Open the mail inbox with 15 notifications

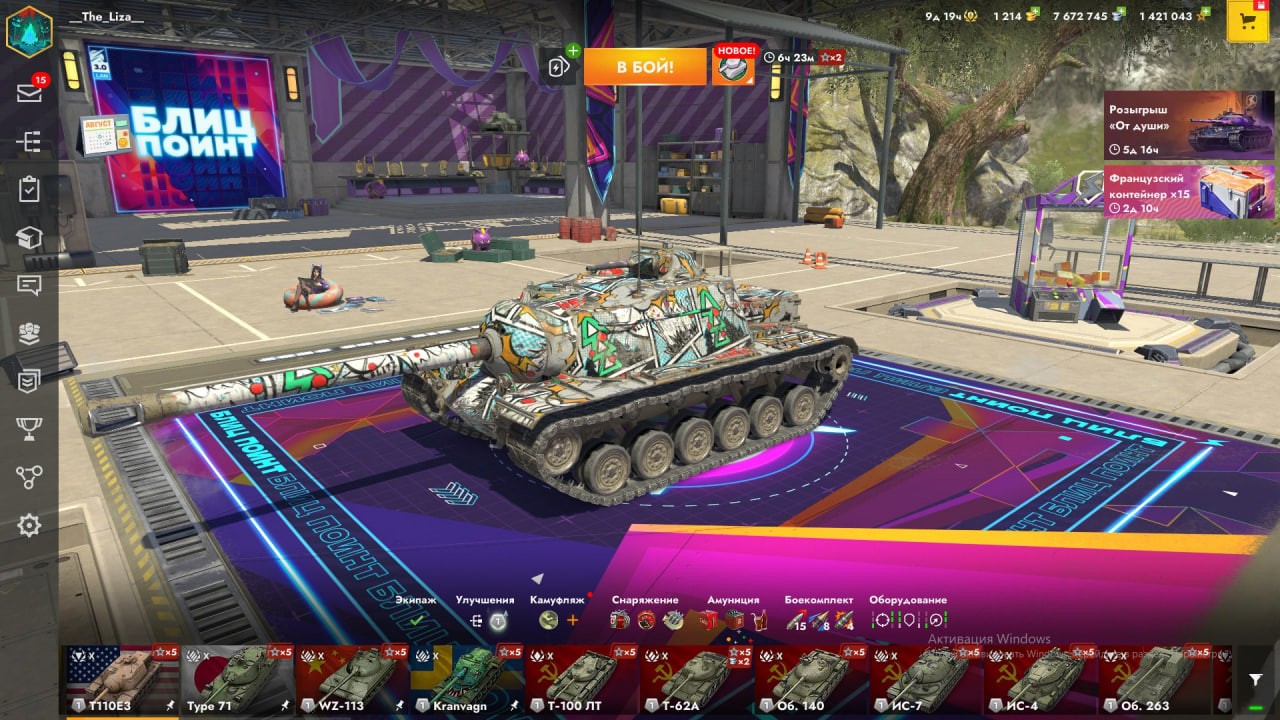coord(29,93)
